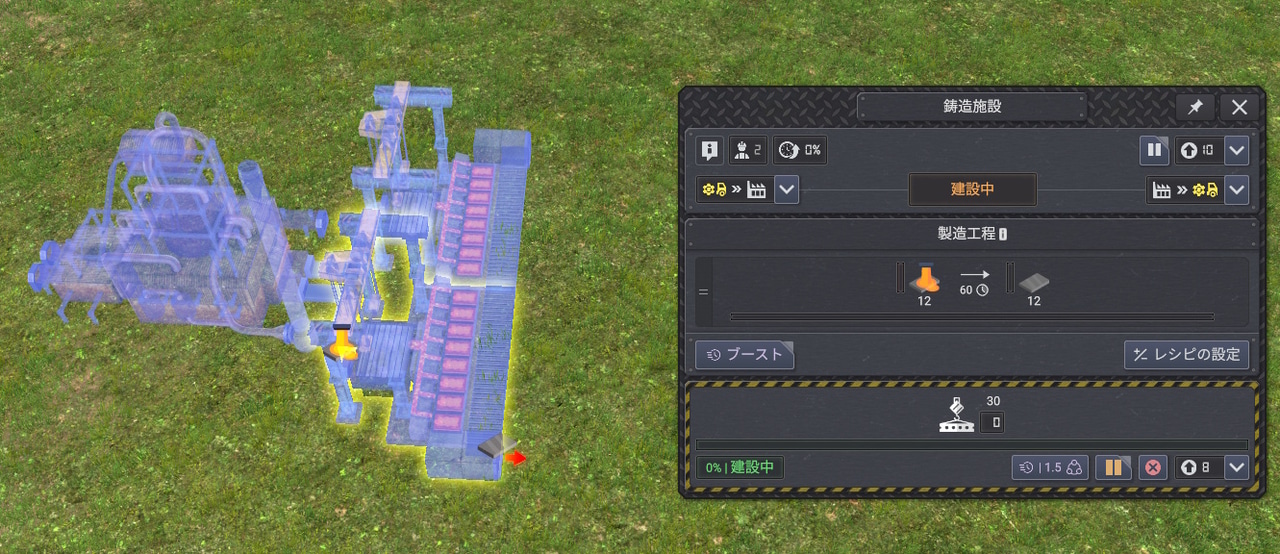Image resolution: width=1280 pixels, height=554 pixels.
Task: Cancel construction with the red X button
Action: click(1153, 467)
